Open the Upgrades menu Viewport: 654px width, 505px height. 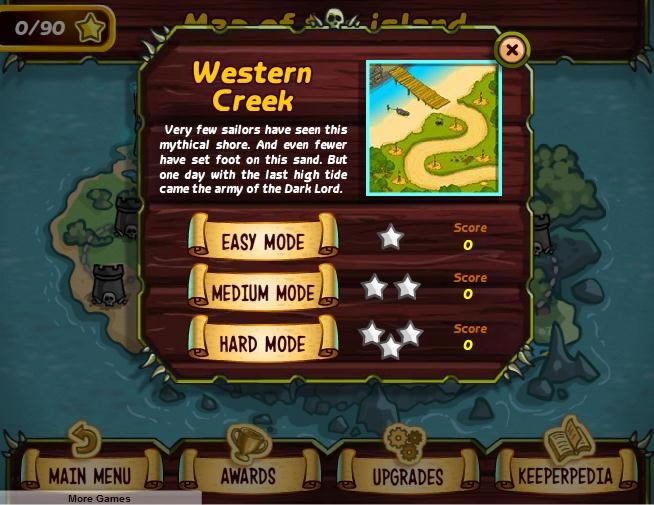point(408,474)
